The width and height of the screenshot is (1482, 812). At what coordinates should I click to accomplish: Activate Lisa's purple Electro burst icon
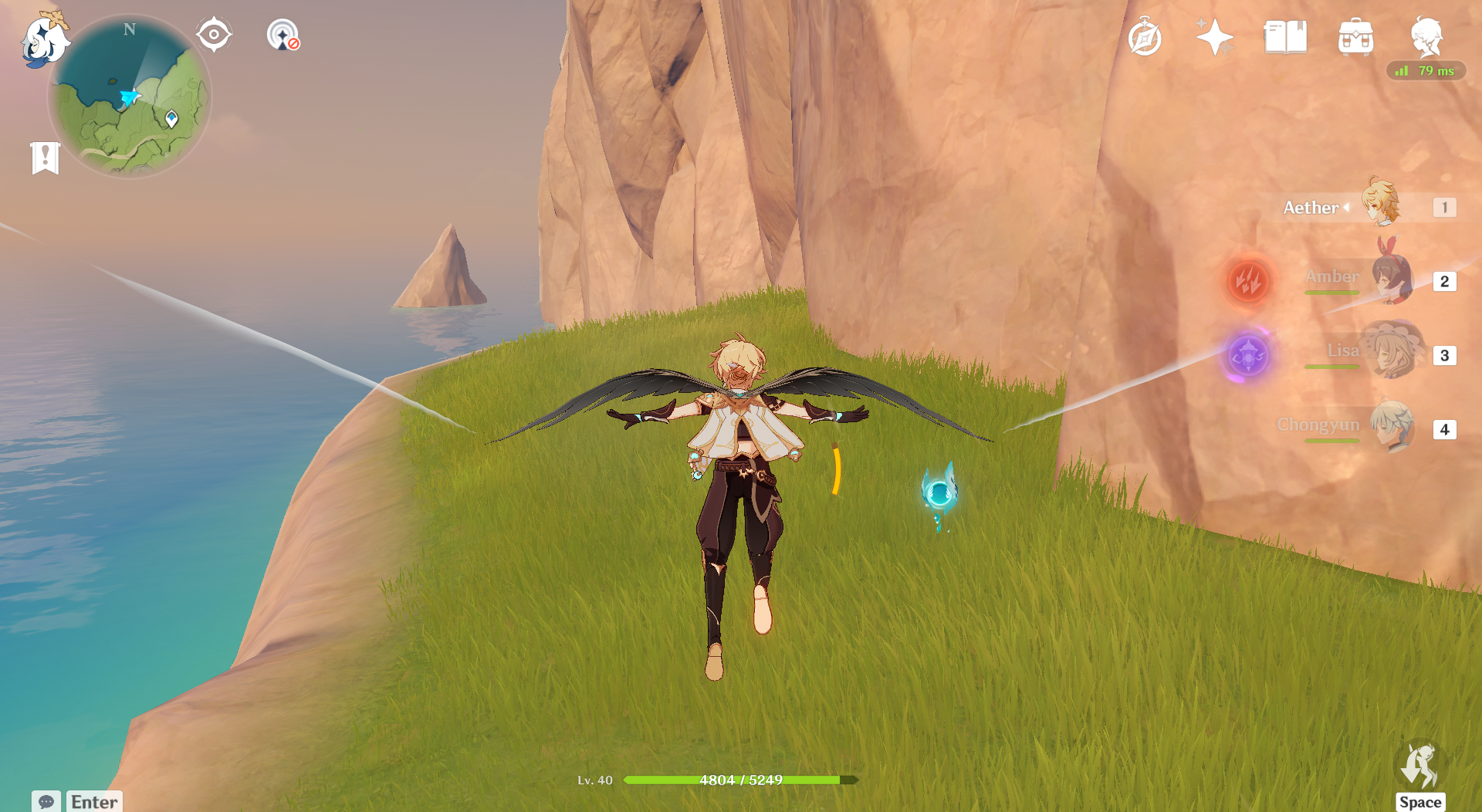(1248, 356)
